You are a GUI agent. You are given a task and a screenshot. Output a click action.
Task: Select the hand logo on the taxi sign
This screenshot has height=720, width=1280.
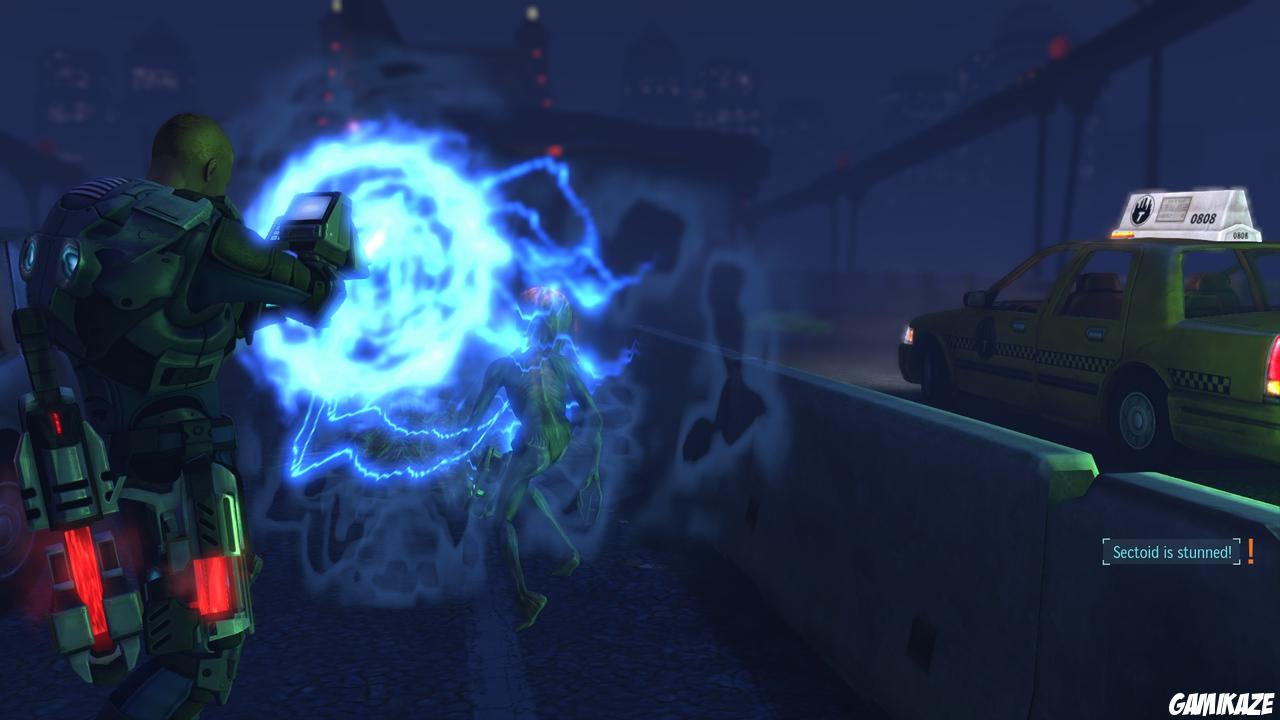coord(1144,208)
